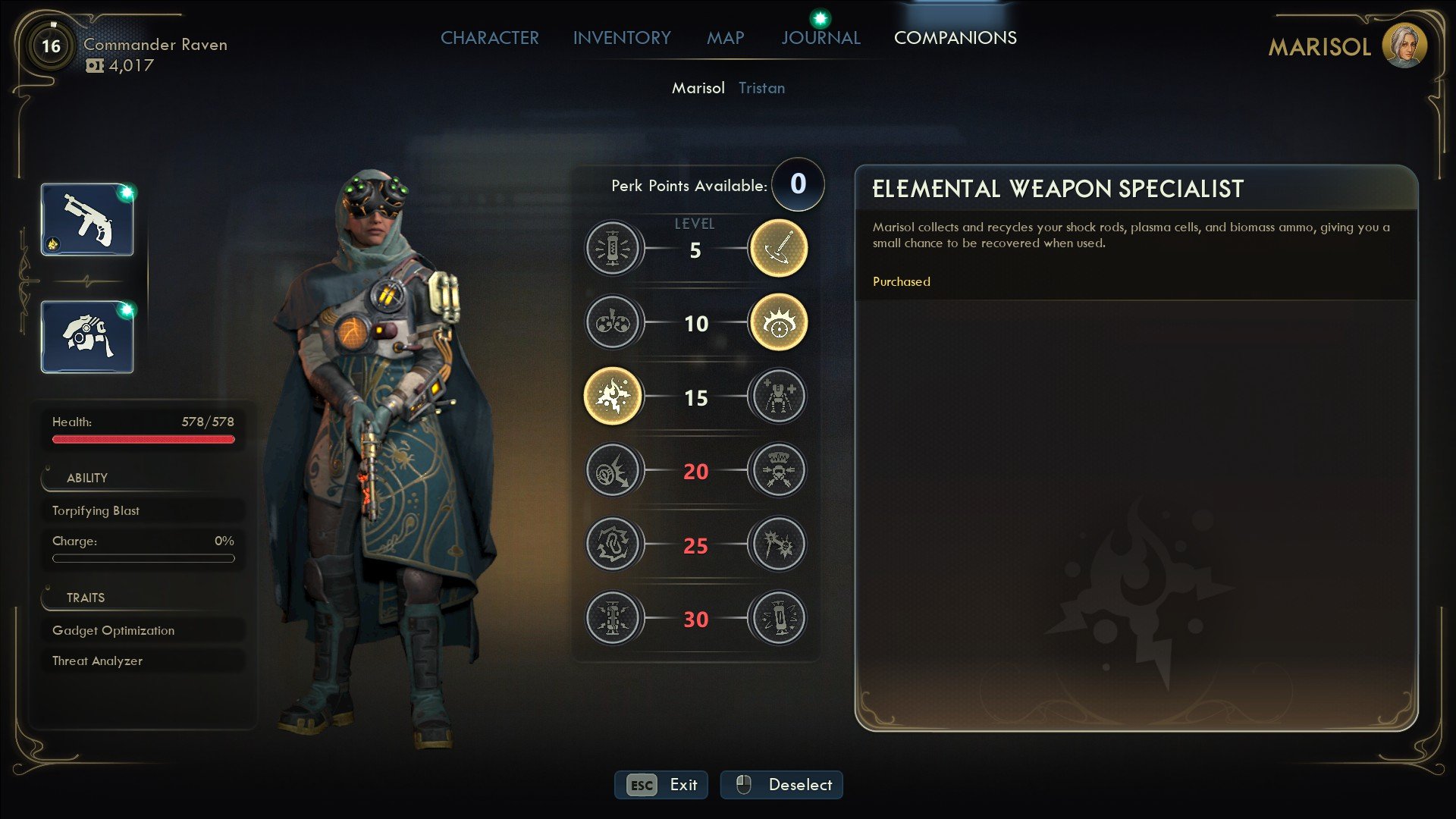Pick the level 20 skull crown perk
1456x819 pixels.
pyautogui.click(x=777, y=470)
